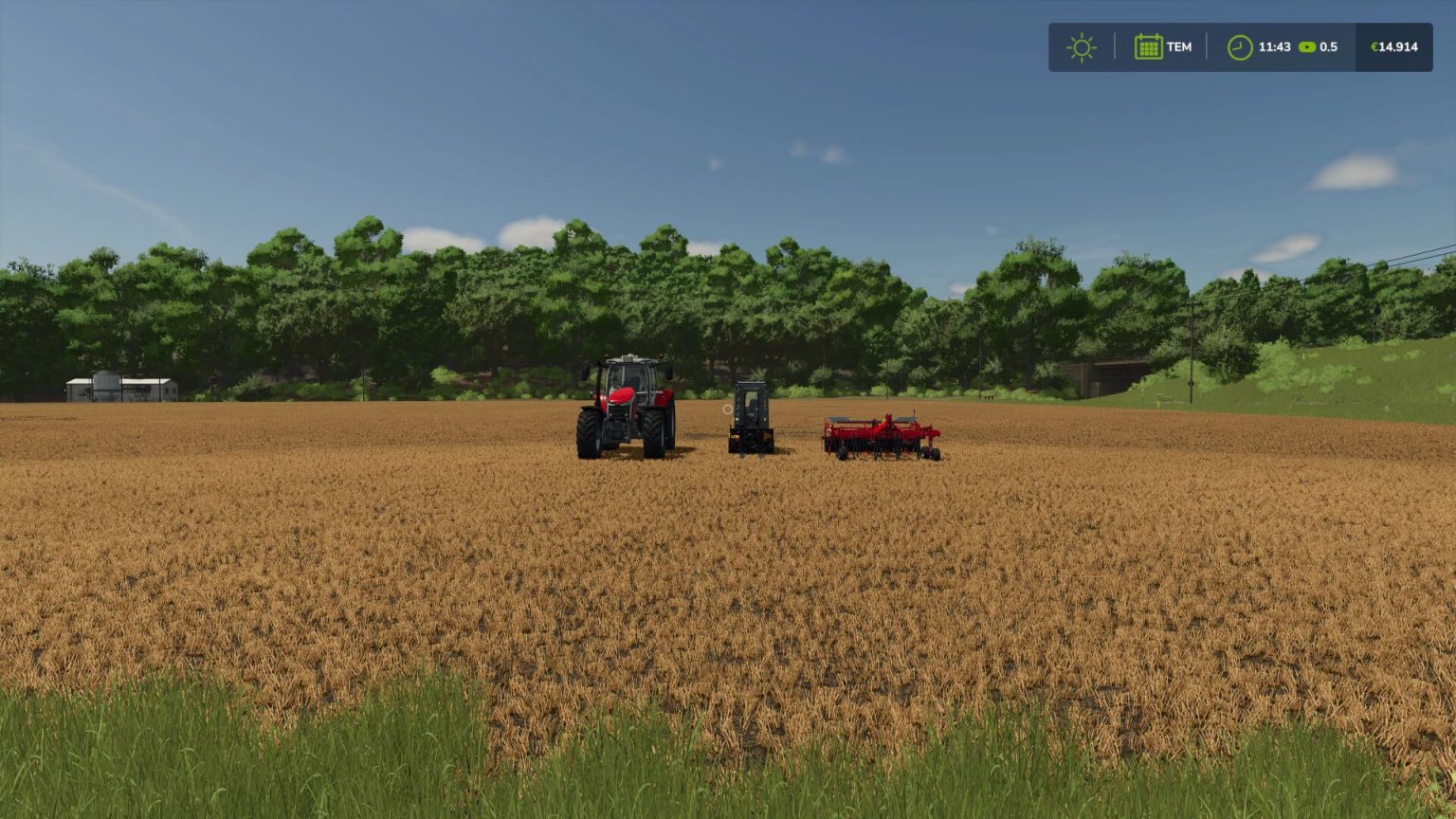Click the euro money display €14.914

tap(1392, 45)
